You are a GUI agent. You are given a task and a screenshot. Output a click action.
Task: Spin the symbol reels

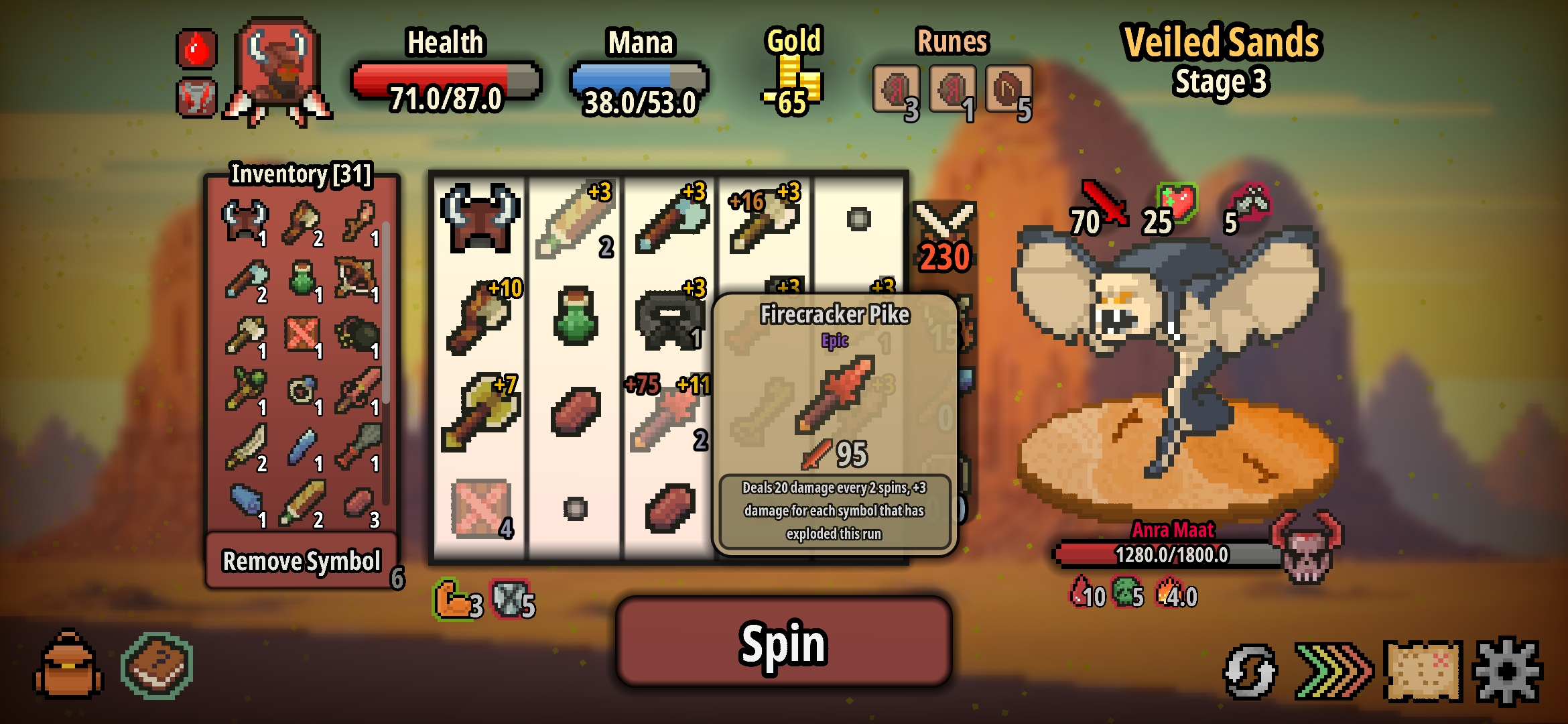783,642
